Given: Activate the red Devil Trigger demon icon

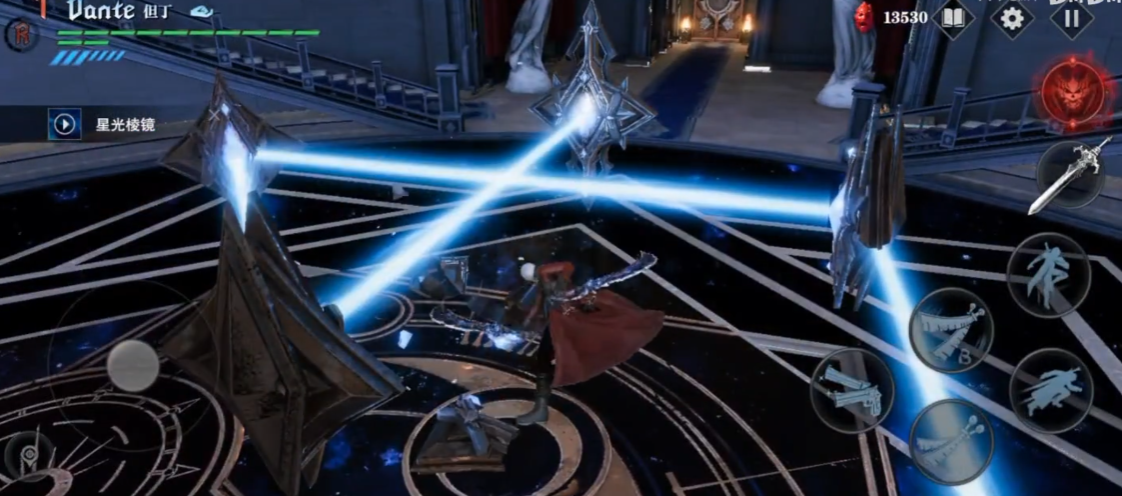Looking at the screenshot, I should (x=1072, y=93).
